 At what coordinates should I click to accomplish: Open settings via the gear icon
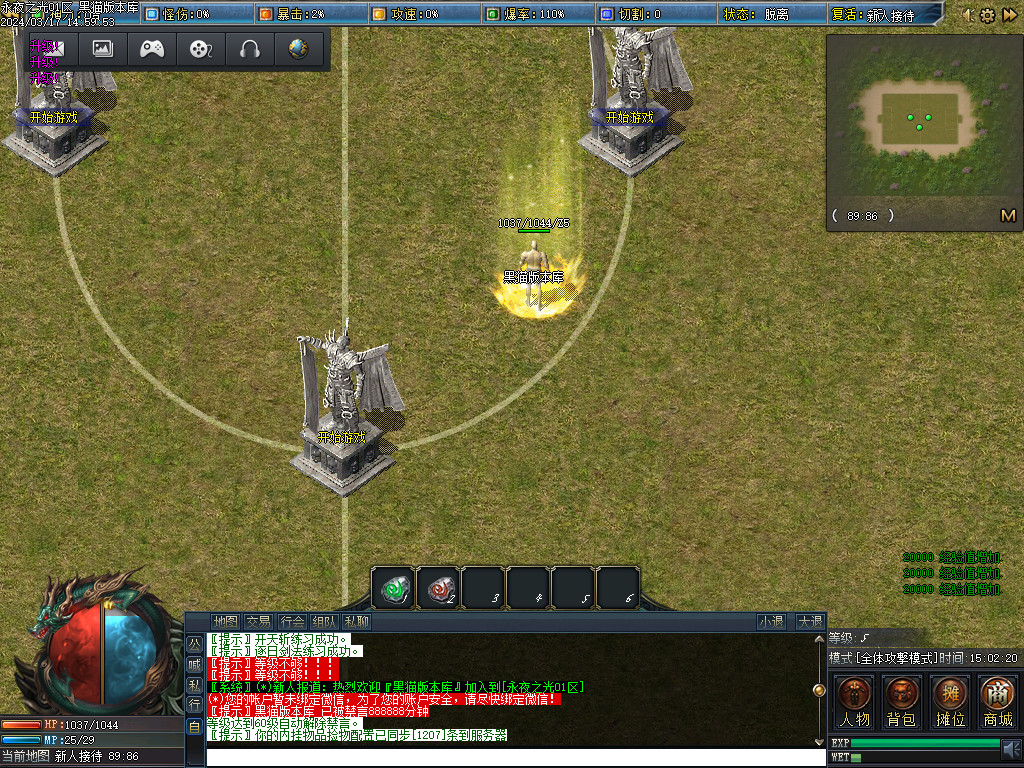[987, 15]
